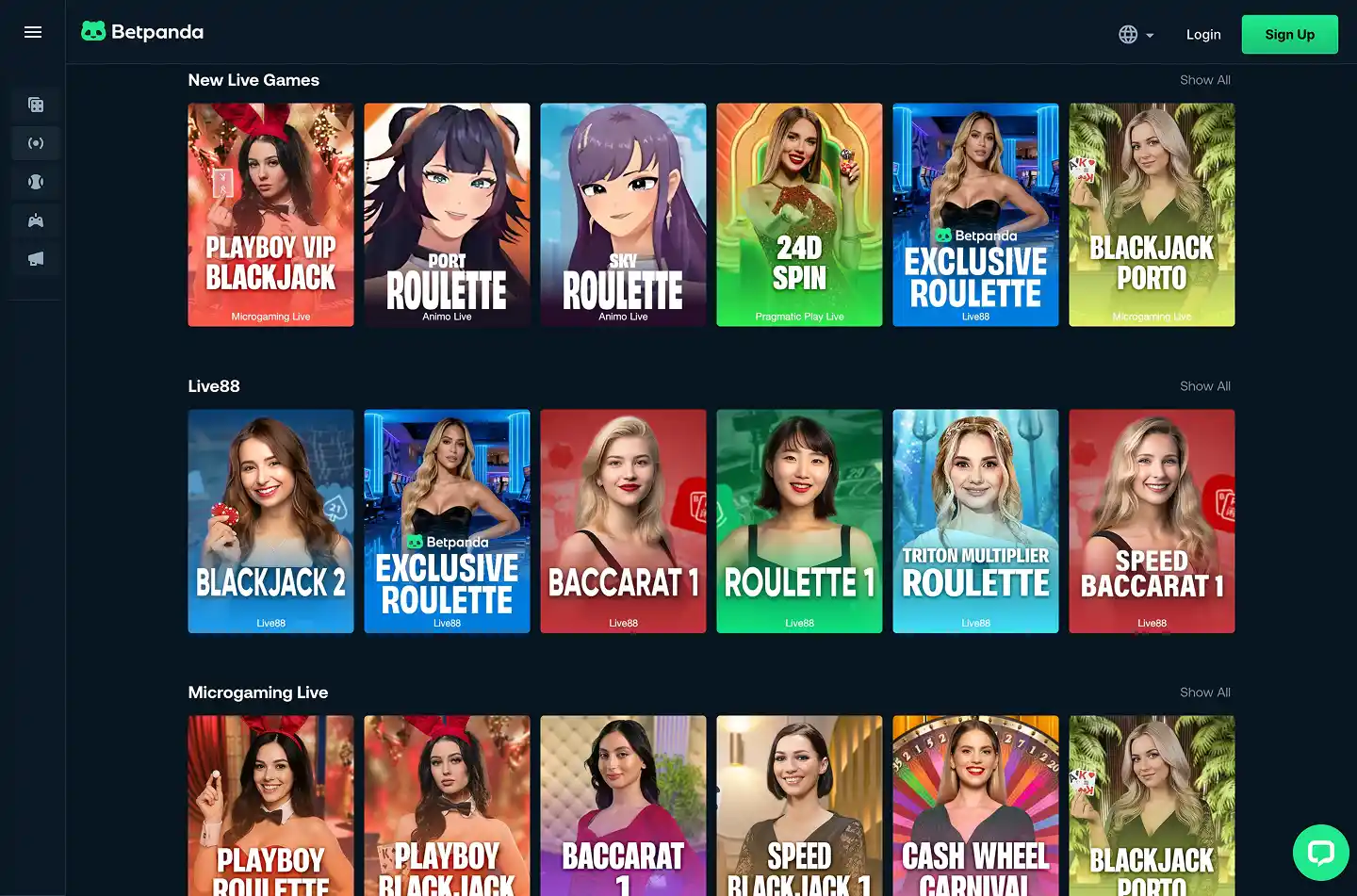Image resolution: width=1357 pixels, height=896 pixels.
Task: Click the Login button
Action: pyautogui.click(x=1203, y=35)
